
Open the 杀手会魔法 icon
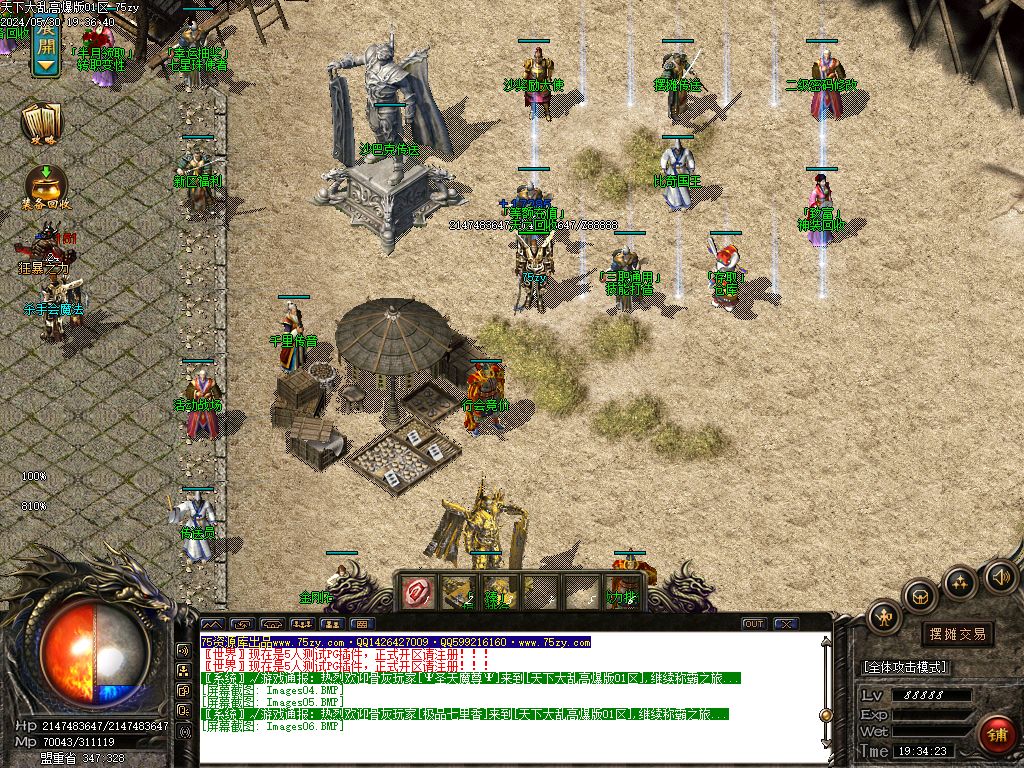[52, 296]
